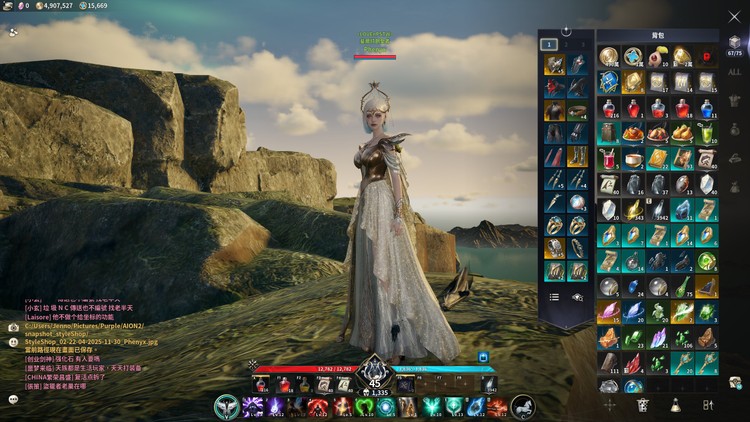Toggle the equipment appearance eye icon
750x422 pixels.
(x=577, y=297)
